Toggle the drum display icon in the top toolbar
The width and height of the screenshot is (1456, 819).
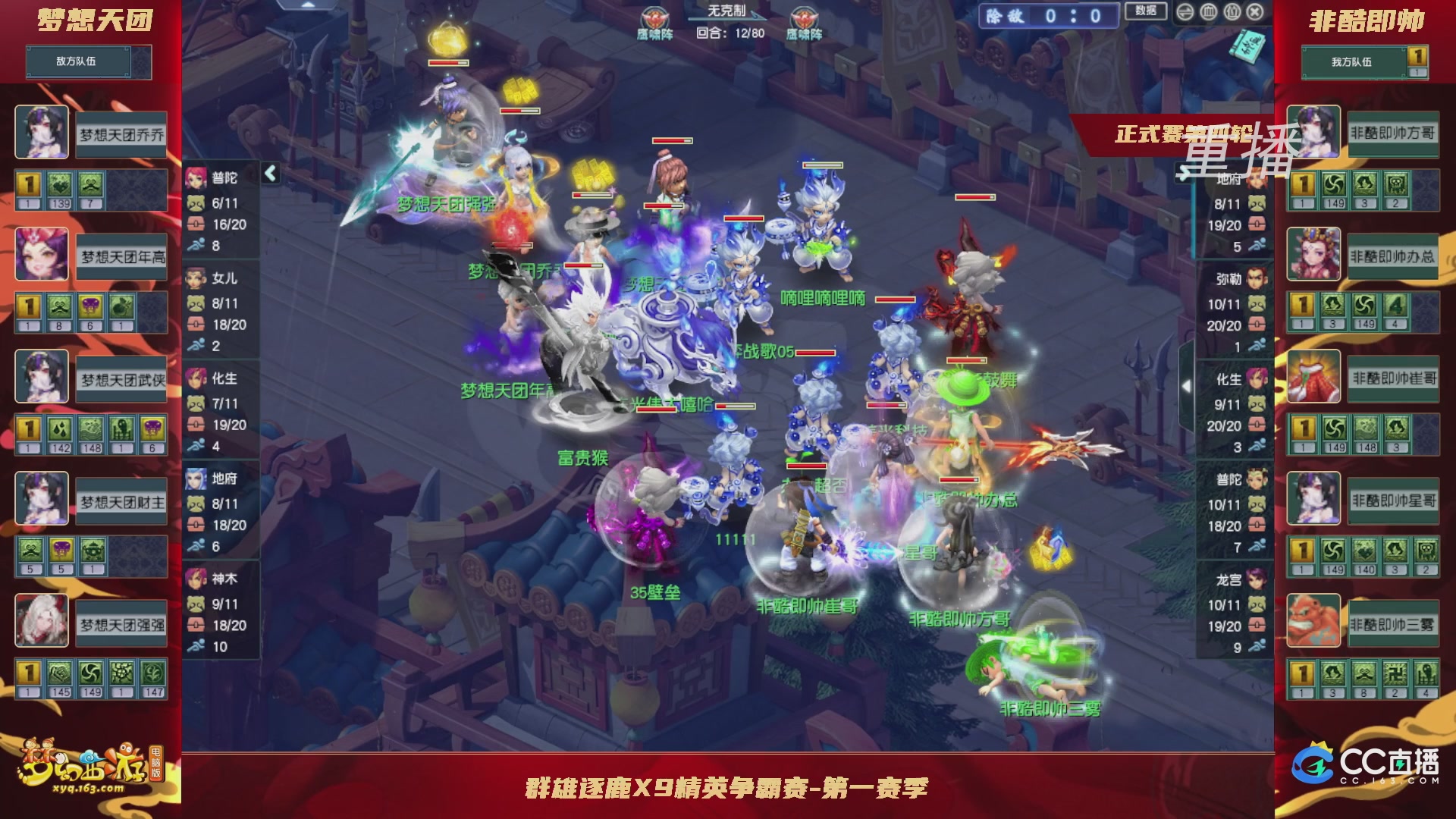pos(1208,12)
